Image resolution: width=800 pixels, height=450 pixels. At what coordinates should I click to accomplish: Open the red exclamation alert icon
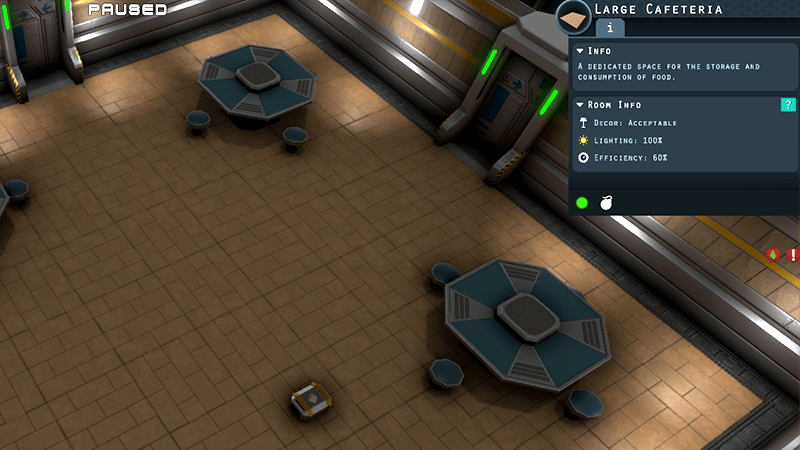pyautogui.click(x=792, y=255)
